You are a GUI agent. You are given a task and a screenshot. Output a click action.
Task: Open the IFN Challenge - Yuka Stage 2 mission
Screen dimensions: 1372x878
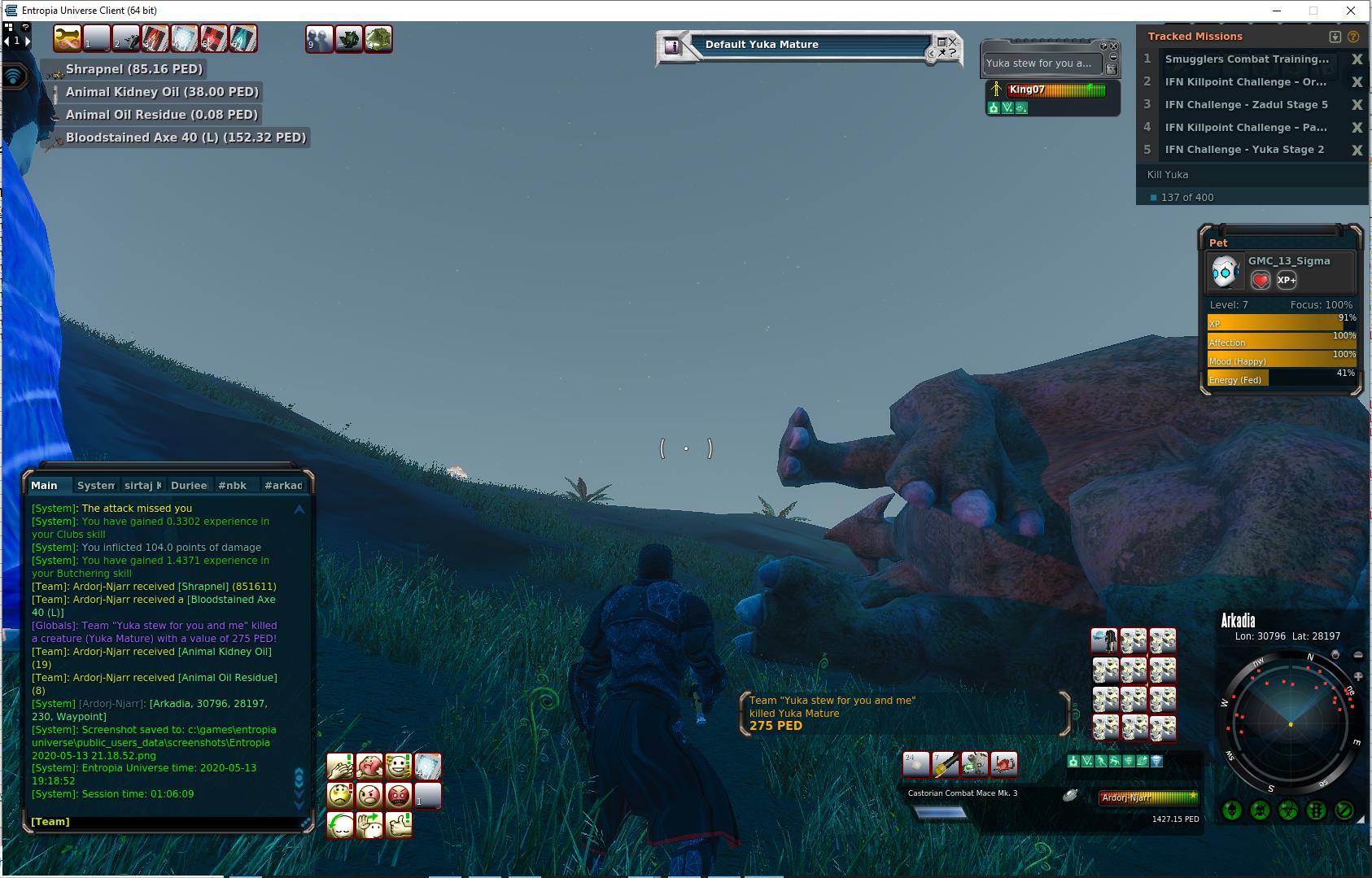tap(1244, 150)
